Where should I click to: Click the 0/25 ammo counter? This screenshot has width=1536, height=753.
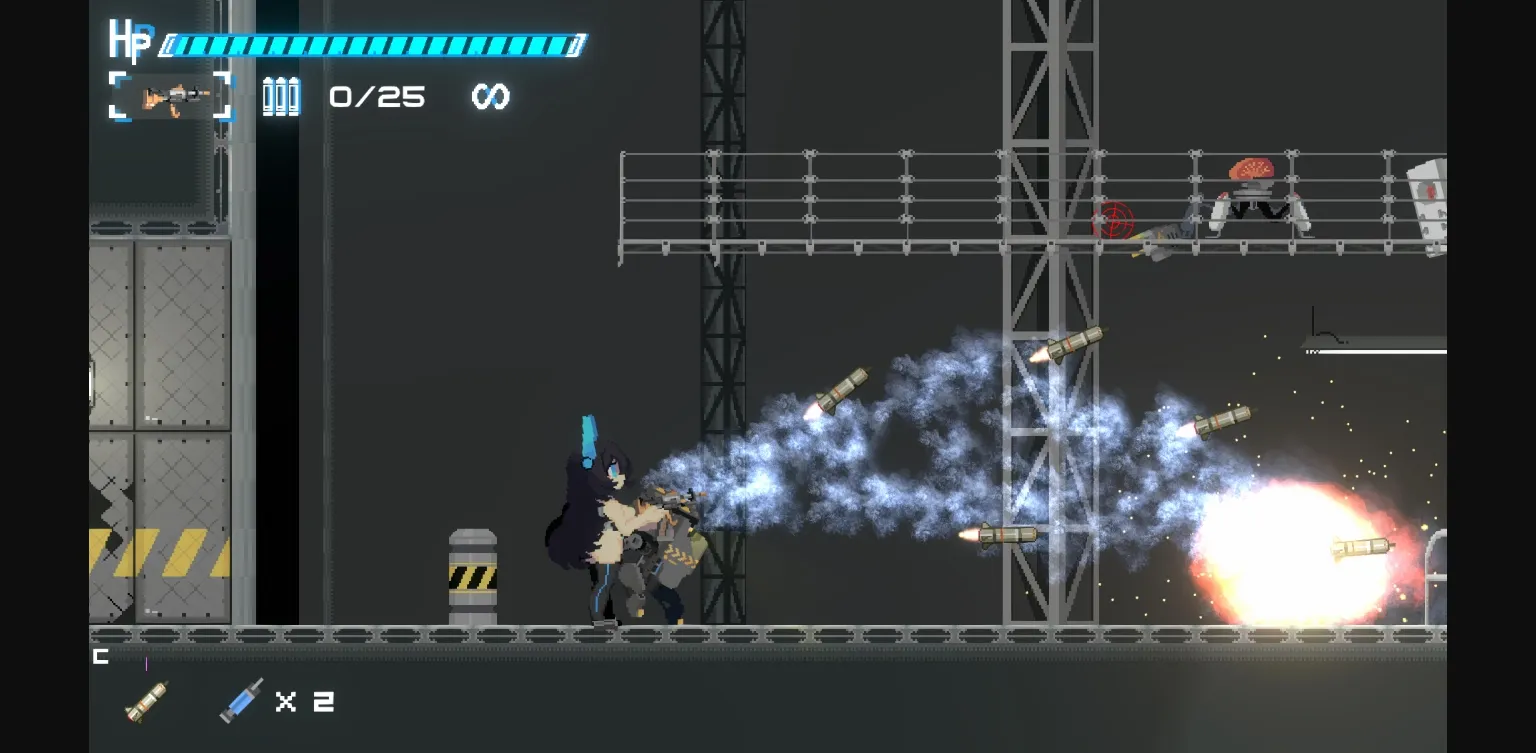376,97
